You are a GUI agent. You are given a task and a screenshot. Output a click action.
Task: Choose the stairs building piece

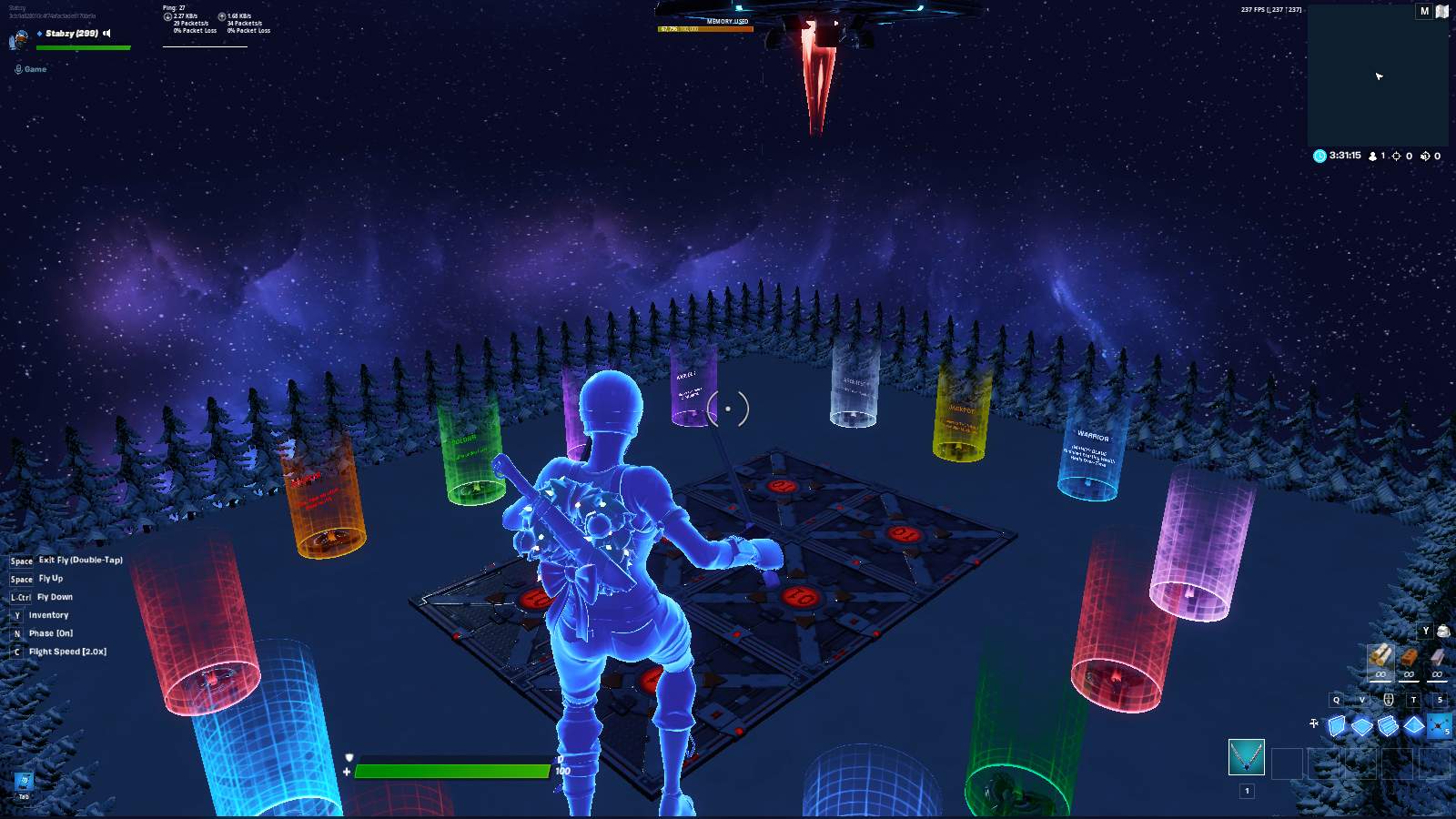pos(1388,725)
